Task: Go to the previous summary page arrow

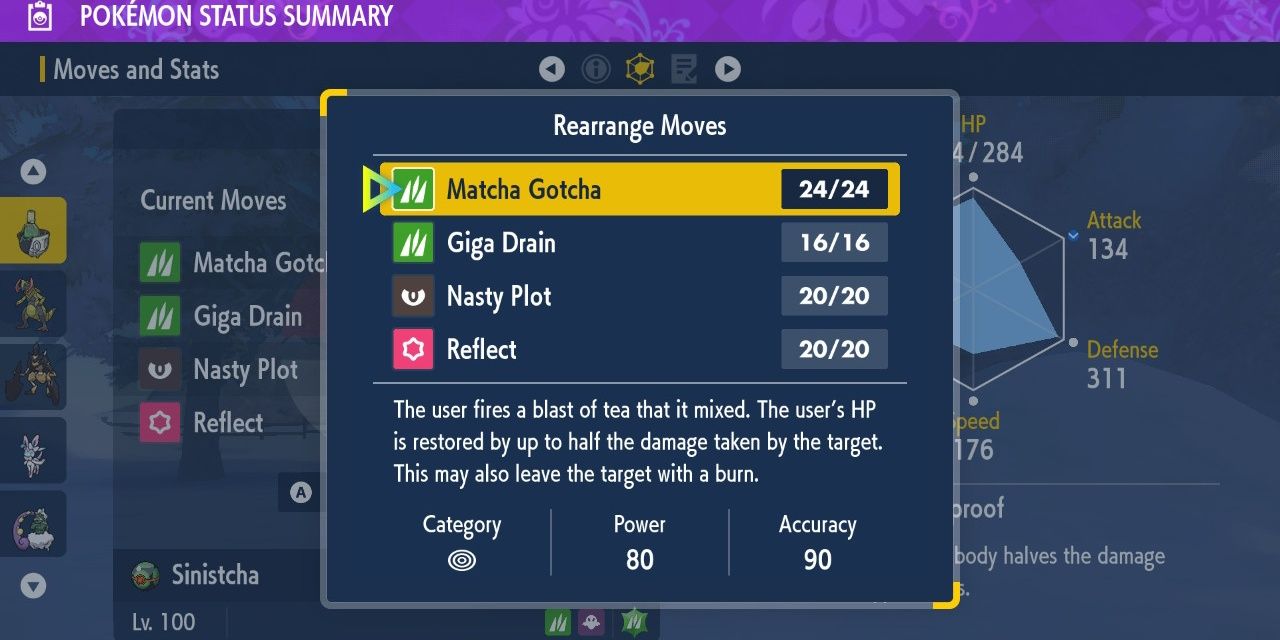Action: (552, 69)
